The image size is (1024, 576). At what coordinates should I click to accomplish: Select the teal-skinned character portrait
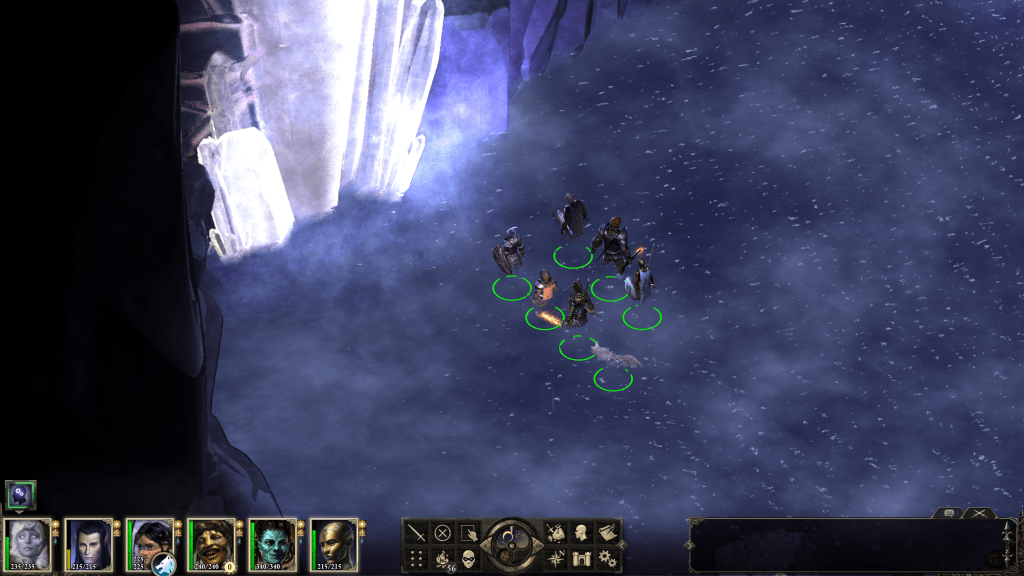pyautogui.click(x=271, y=544)
